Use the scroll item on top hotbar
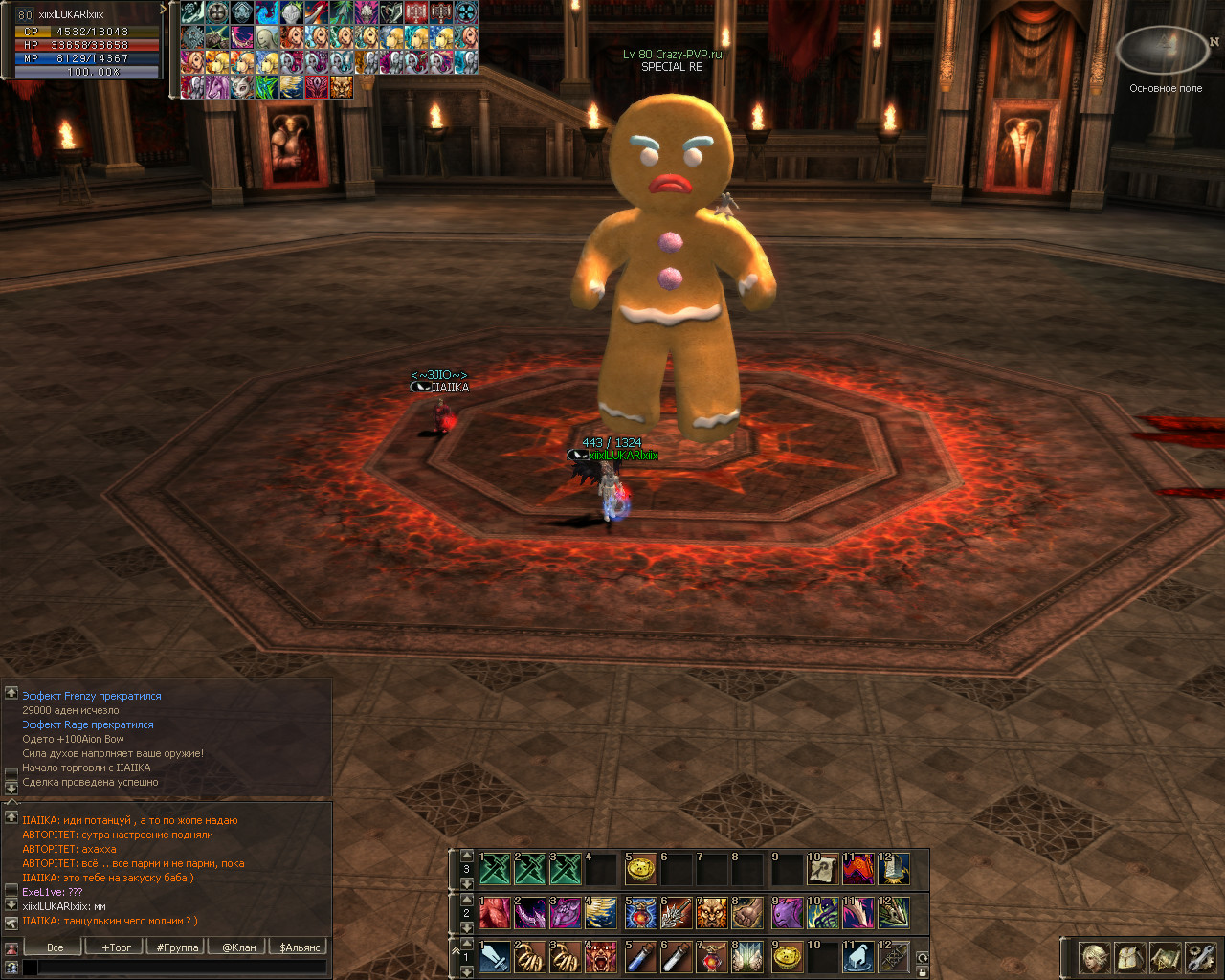This screenshot has height=980, width=1225. coord(822,869)
